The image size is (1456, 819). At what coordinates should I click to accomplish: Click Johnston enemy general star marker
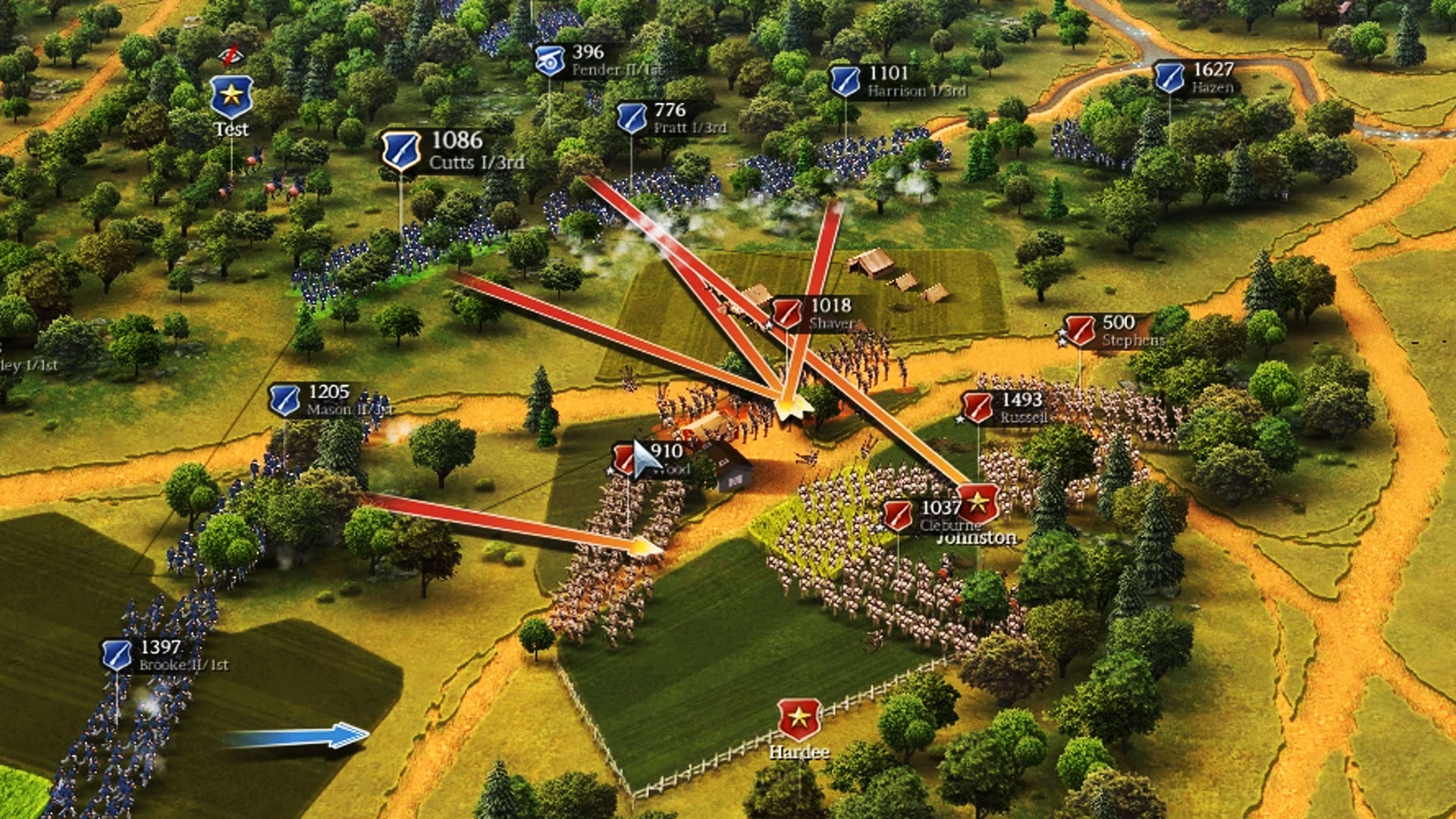tap(977, 502)
